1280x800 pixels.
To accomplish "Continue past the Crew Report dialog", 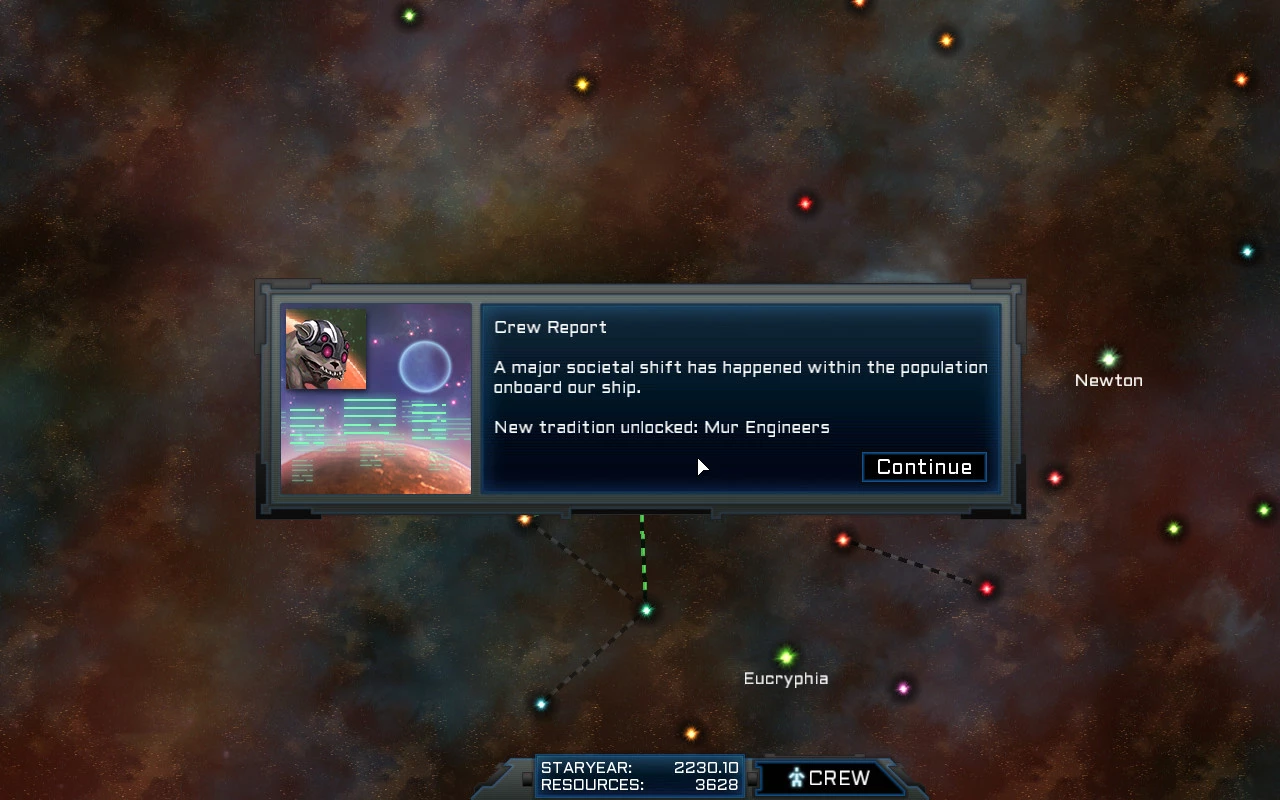I will tap(924, 467).
